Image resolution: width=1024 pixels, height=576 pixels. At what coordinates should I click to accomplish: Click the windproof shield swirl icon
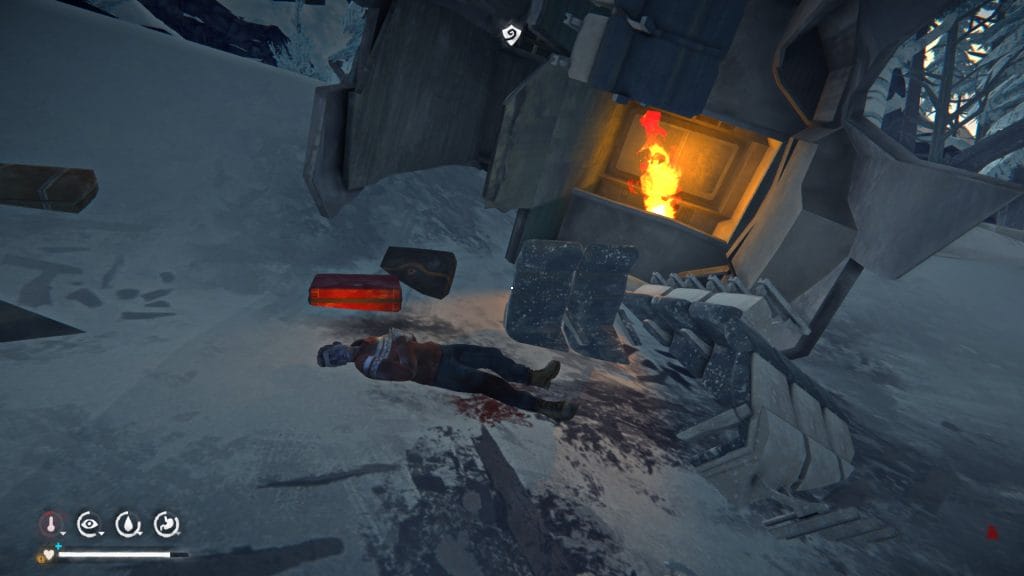(512, 36)
